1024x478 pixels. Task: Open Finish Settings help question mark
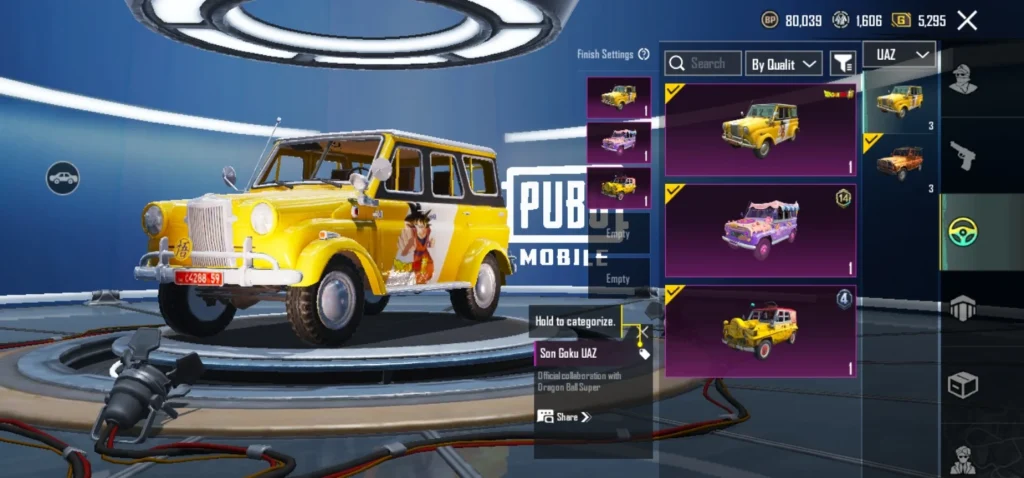[644, 54]
